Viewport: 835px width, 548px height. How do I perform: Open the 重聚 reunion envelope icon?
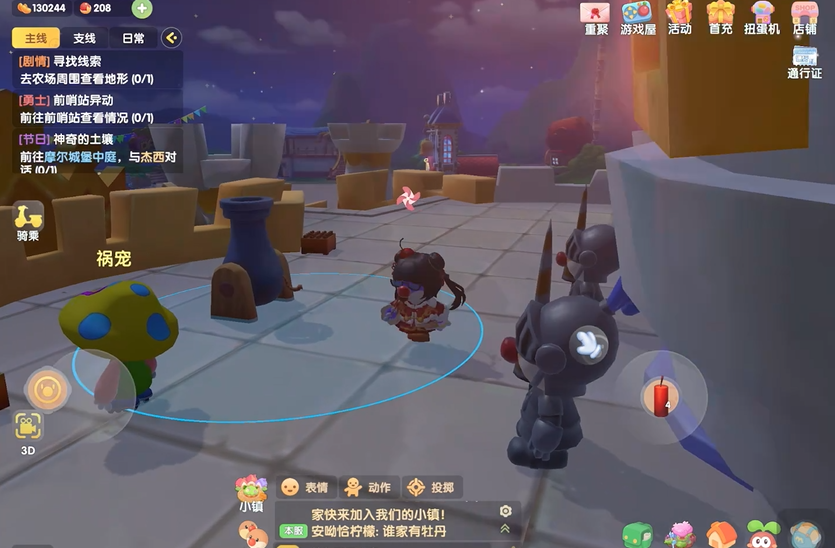click(x=596, y=17)
